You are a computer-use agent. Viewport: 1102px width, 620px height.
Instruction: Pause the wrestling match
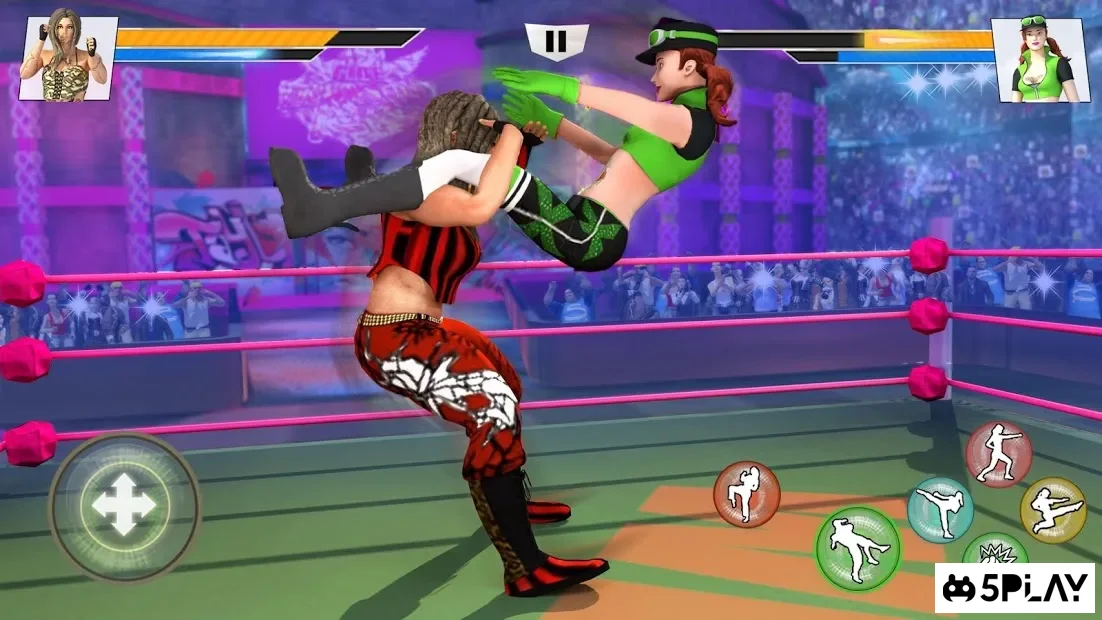[556, 41]
